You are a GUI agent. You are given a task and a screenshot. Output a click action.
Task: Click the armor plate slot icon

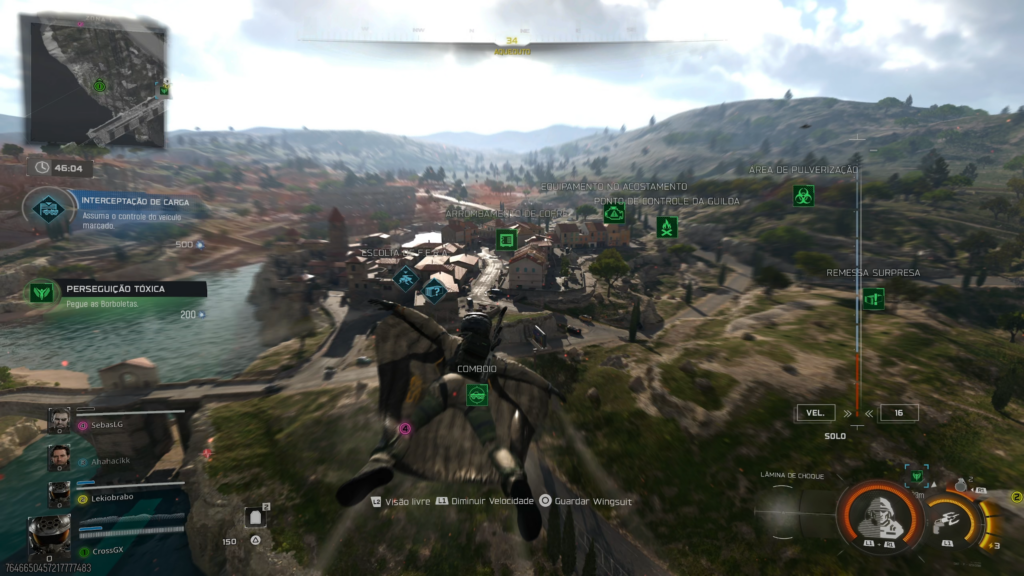[255, 517]
